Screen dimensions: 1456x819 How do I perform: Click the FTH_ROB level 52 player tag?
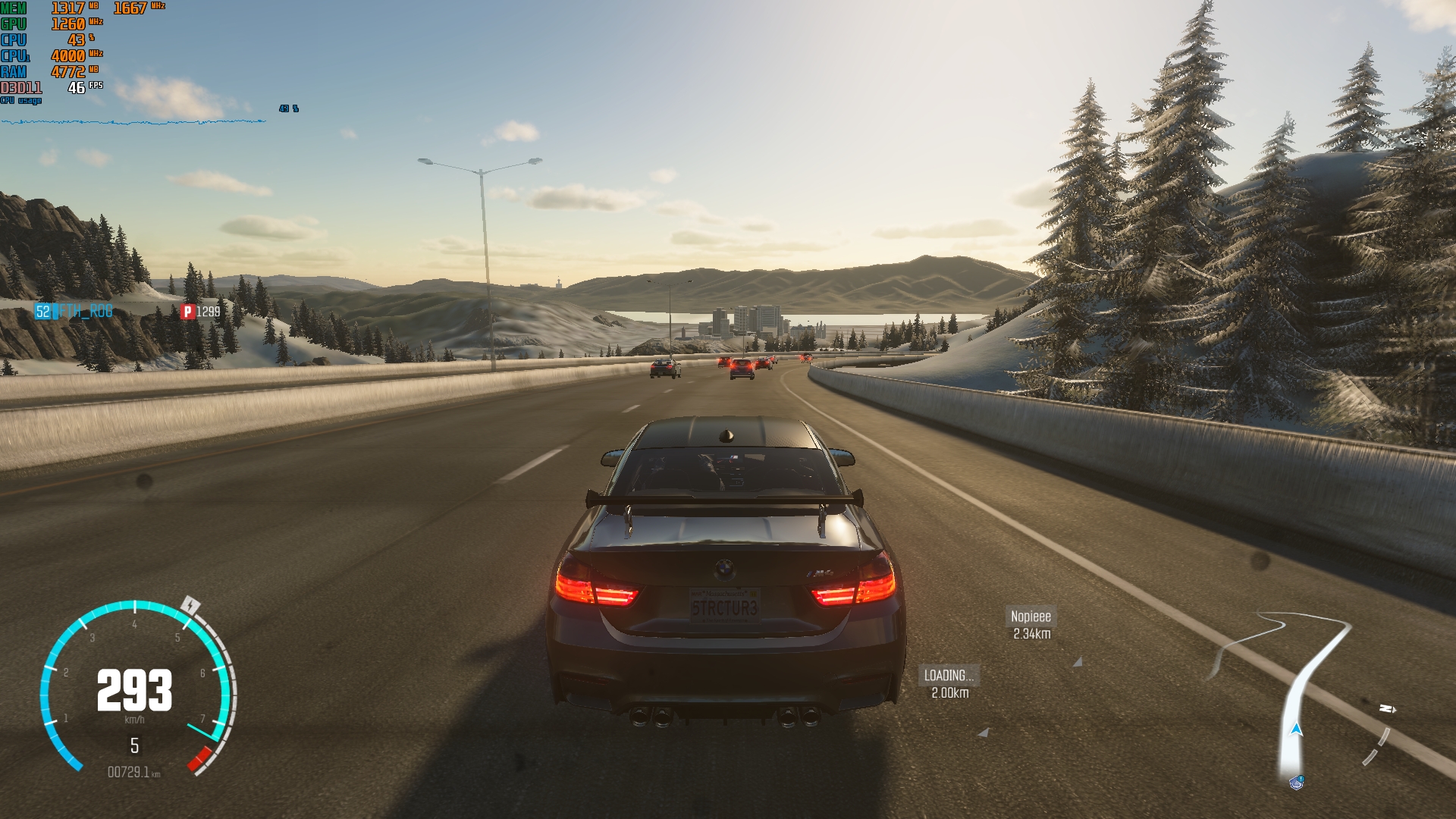(x=74, y=312)
